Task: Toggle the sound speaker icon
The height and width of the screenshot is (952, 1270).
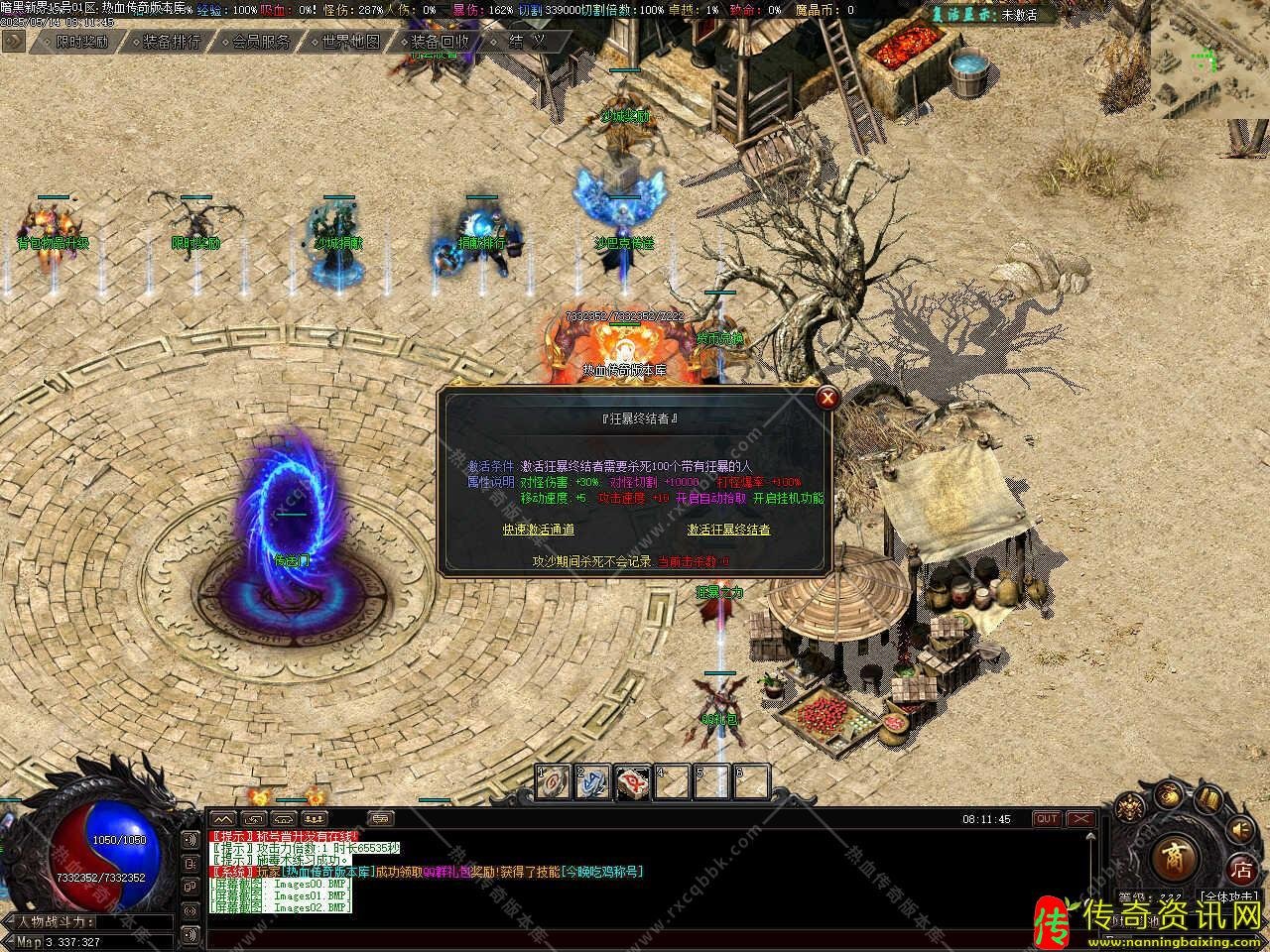Action: pyautogui.click(x=1240, y=829)
